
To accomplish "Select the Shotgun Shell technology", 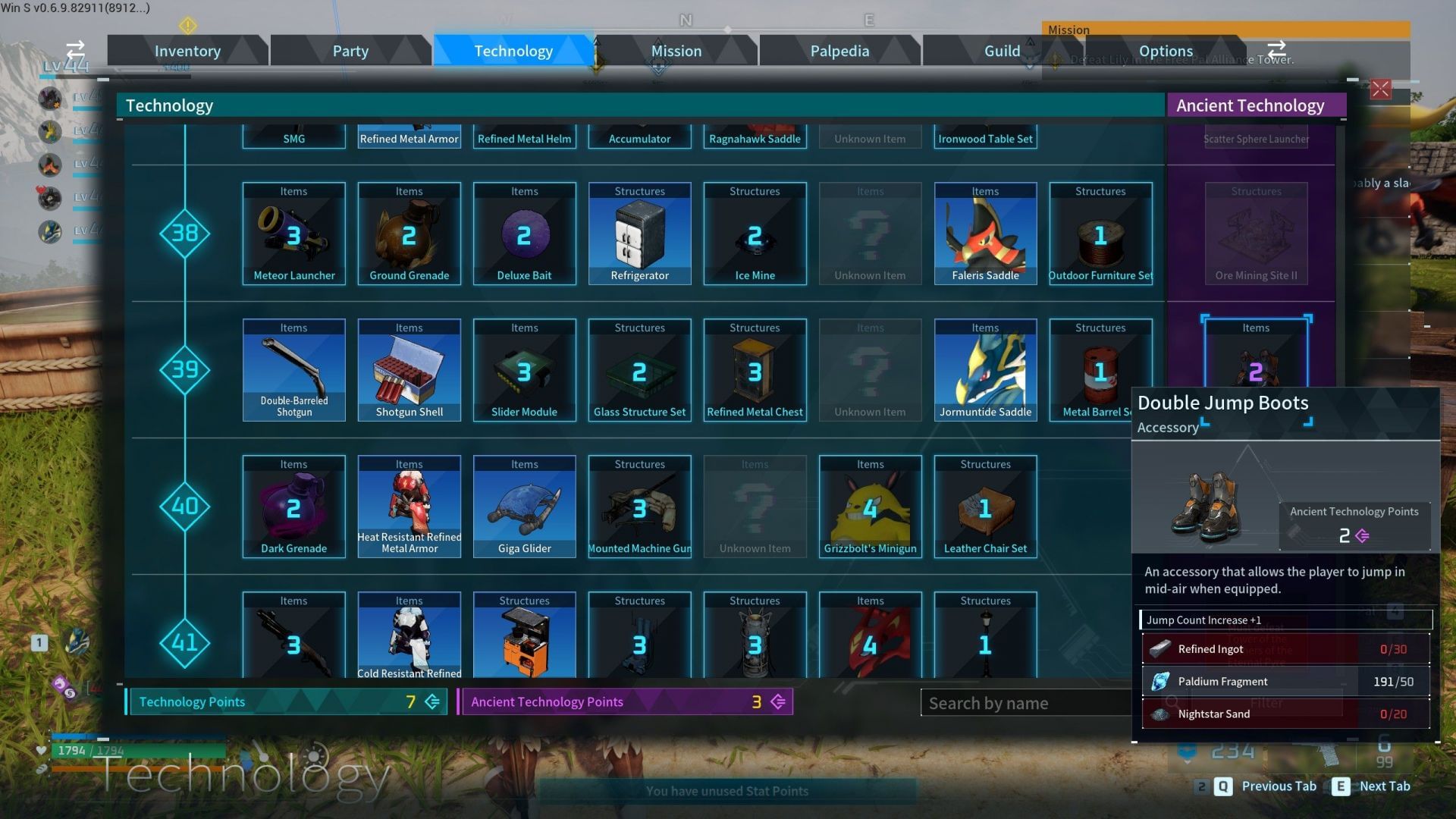I will [409, 370].
